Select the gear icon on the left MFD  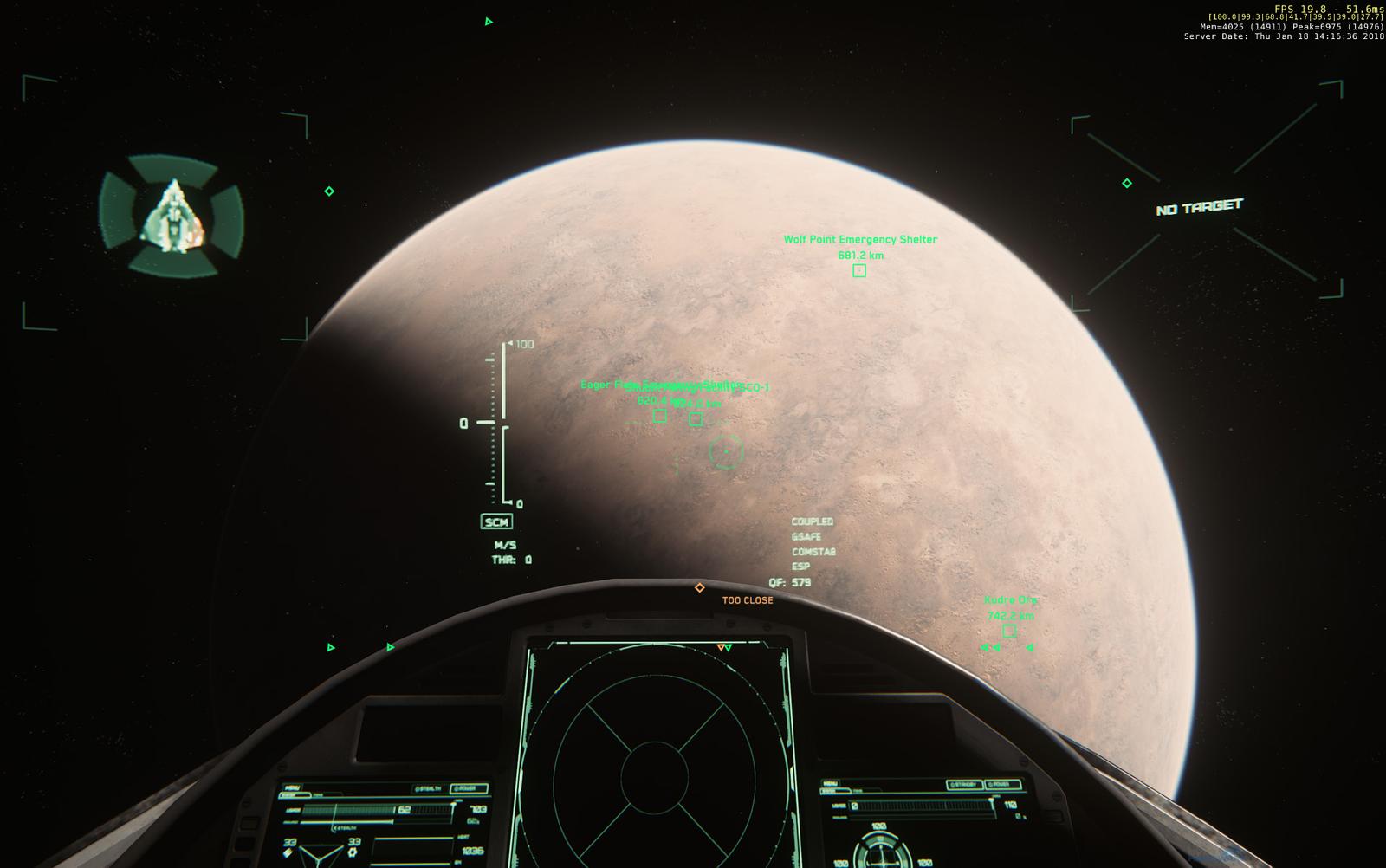click(353, 852)
